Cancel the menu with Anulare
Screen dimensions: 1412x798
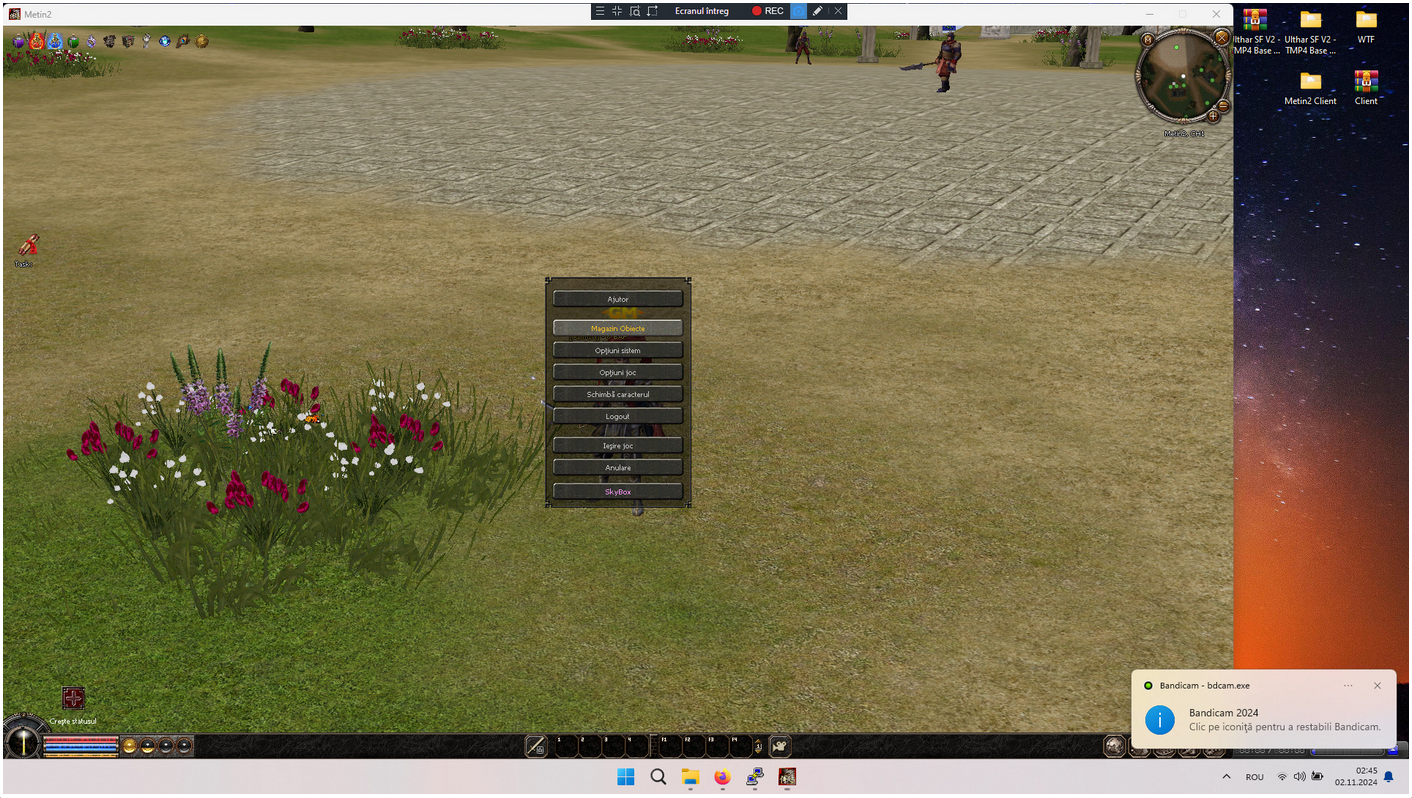click(x=618, y=467)
